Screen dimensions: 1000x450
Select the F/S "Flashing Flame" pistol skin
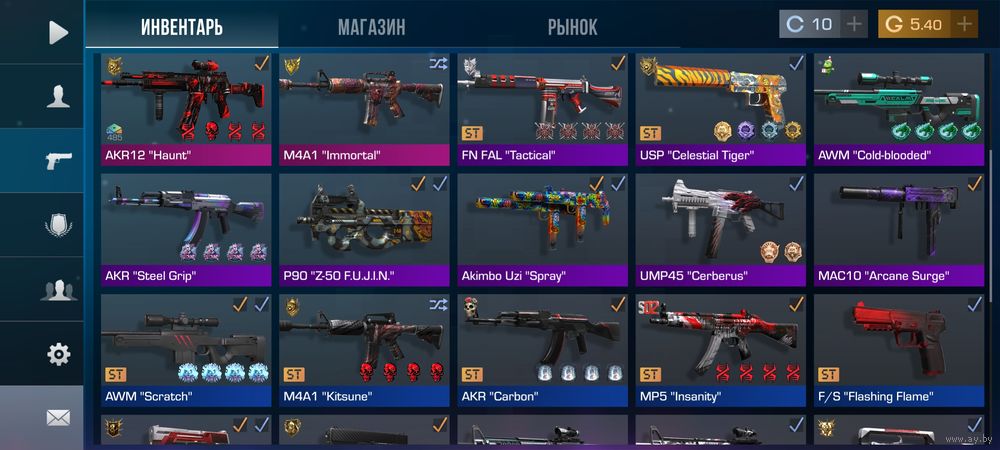(898, 347)
